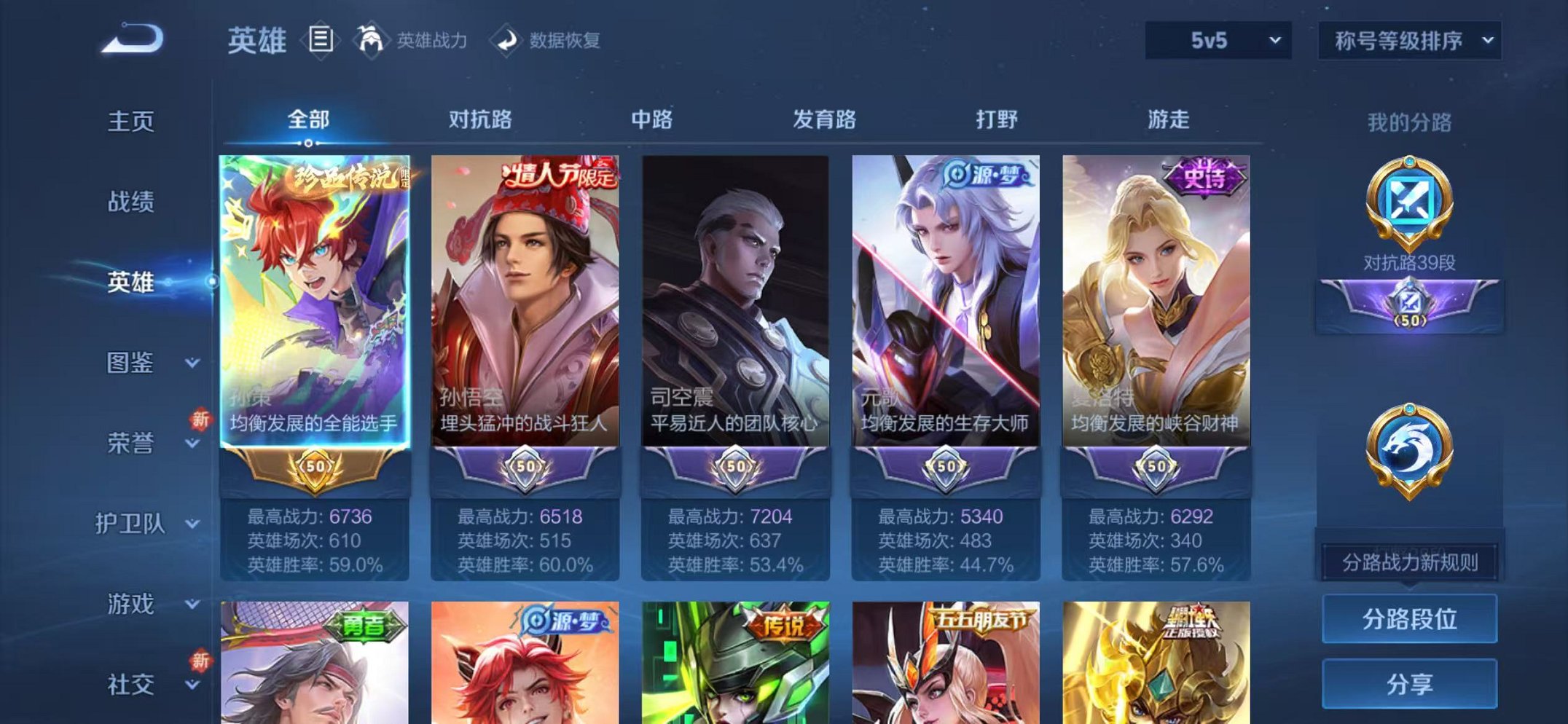The image size is (1568, 724).
Task: Click the game logo at top left
Action: 131,40
